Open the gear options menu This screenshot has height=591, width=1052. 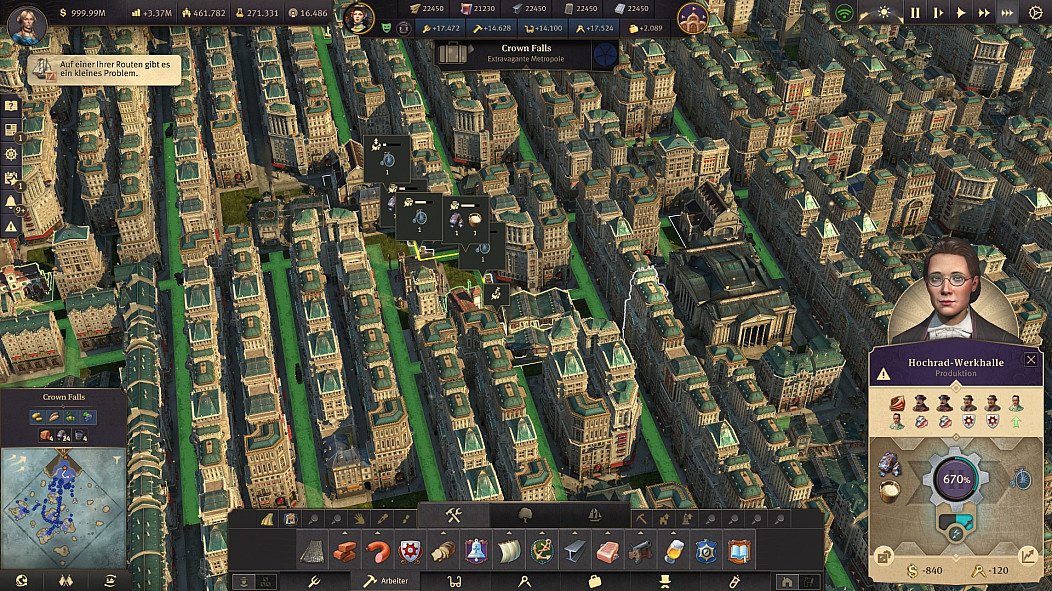[1035, 13]
